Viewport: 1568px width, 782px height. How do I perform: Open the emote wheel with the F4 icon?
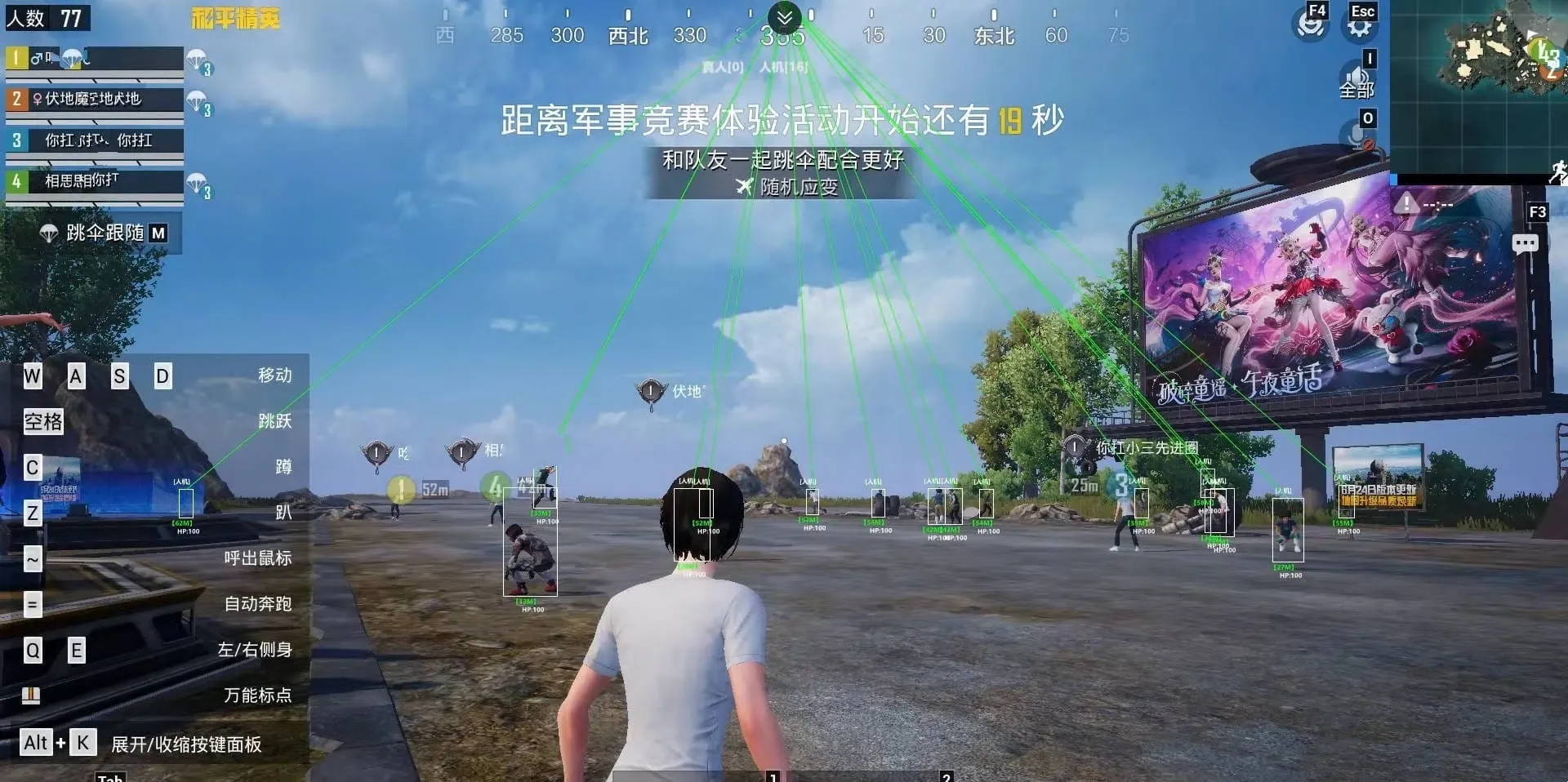[1310, 24]
